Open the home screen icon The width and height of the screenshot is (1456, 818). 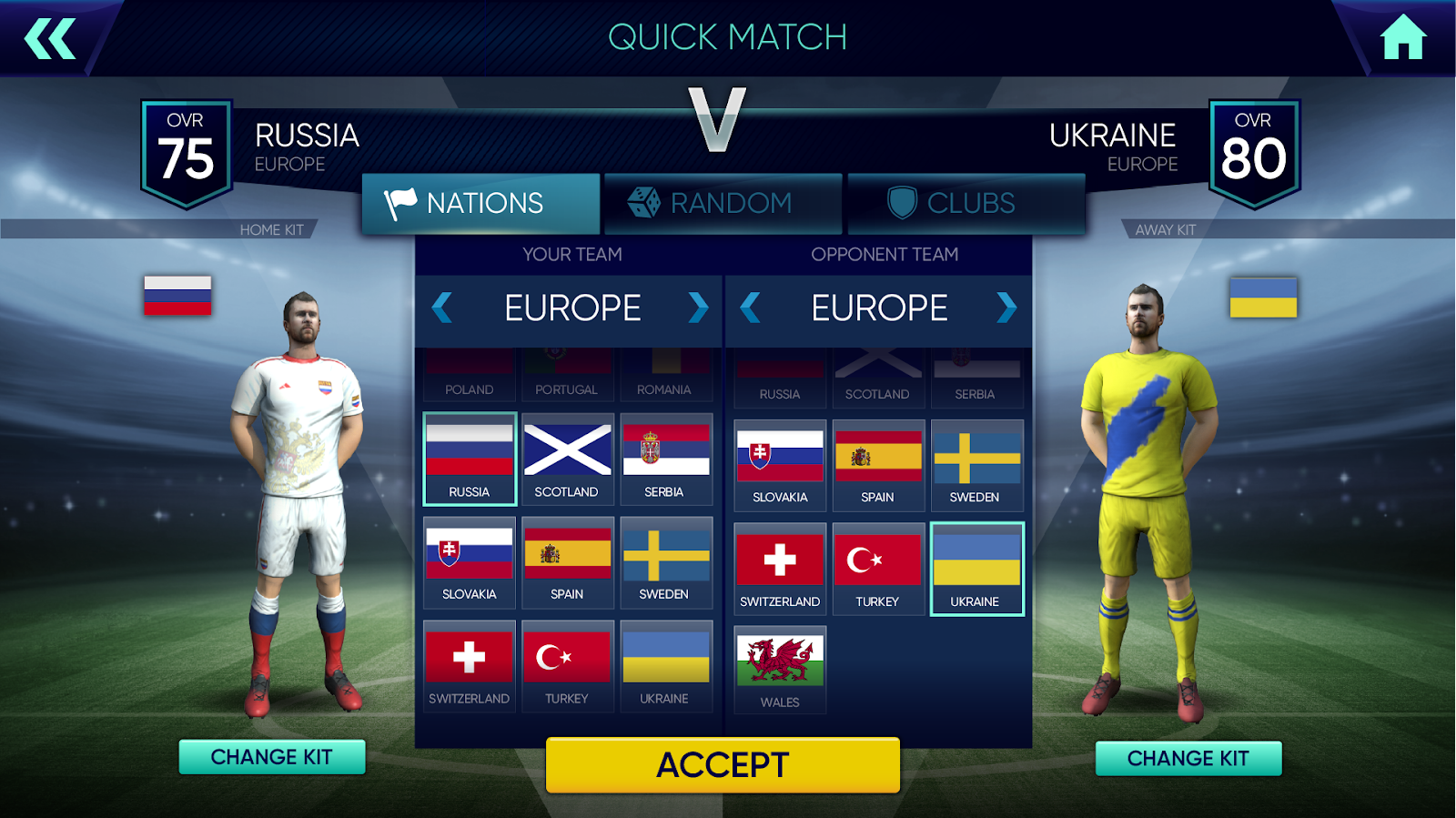1402,38
